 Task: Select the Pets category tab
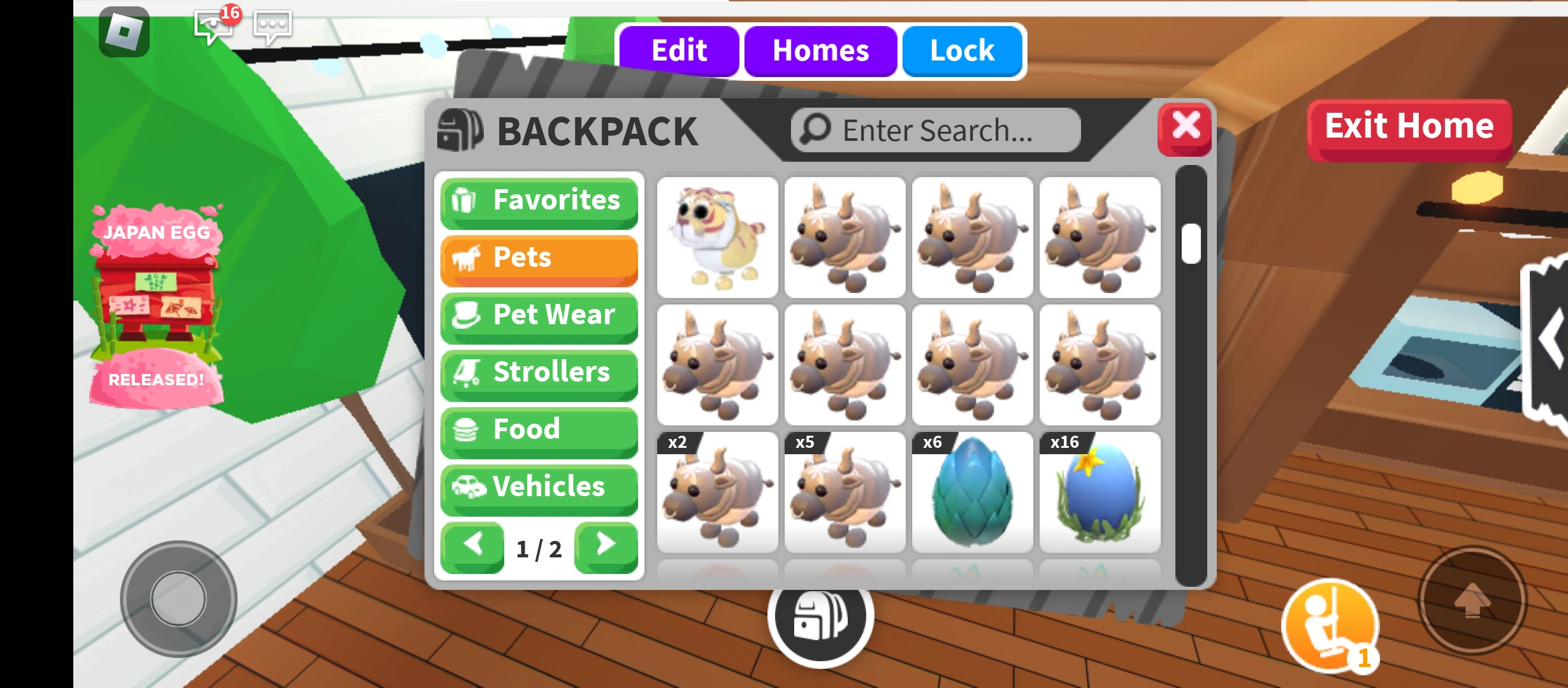tap(539, 258)
